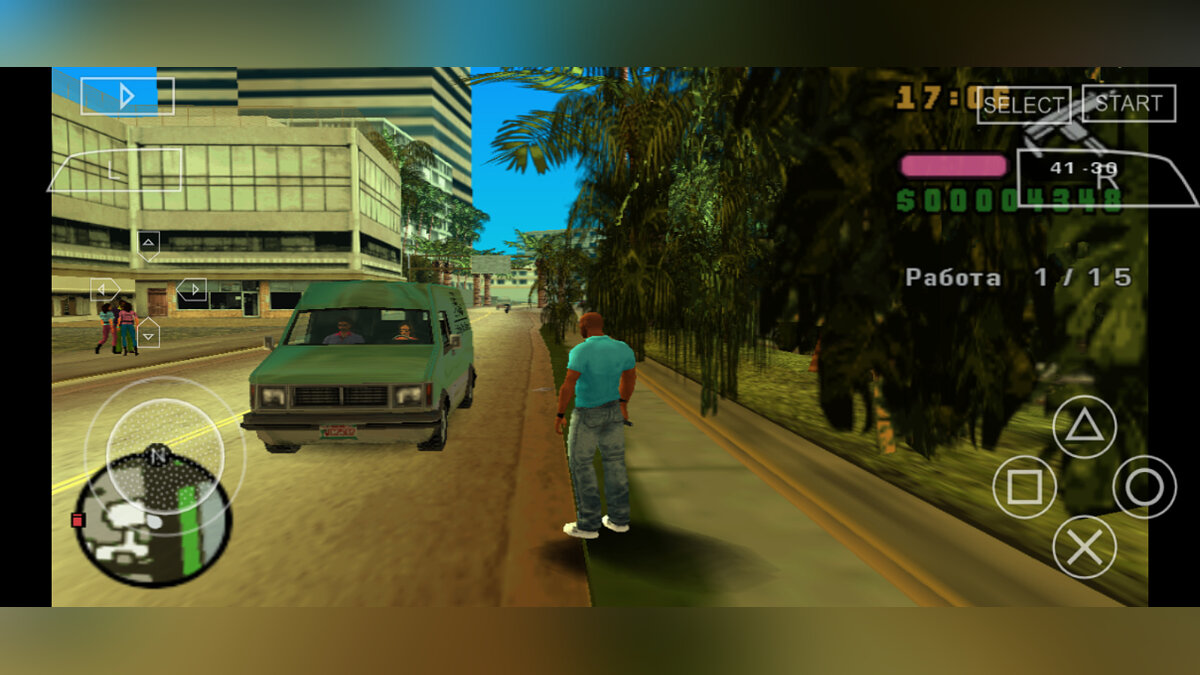Toggle the fast-forward arrow button
Viewport: 1200px width, 675px height.
[127, 96]
